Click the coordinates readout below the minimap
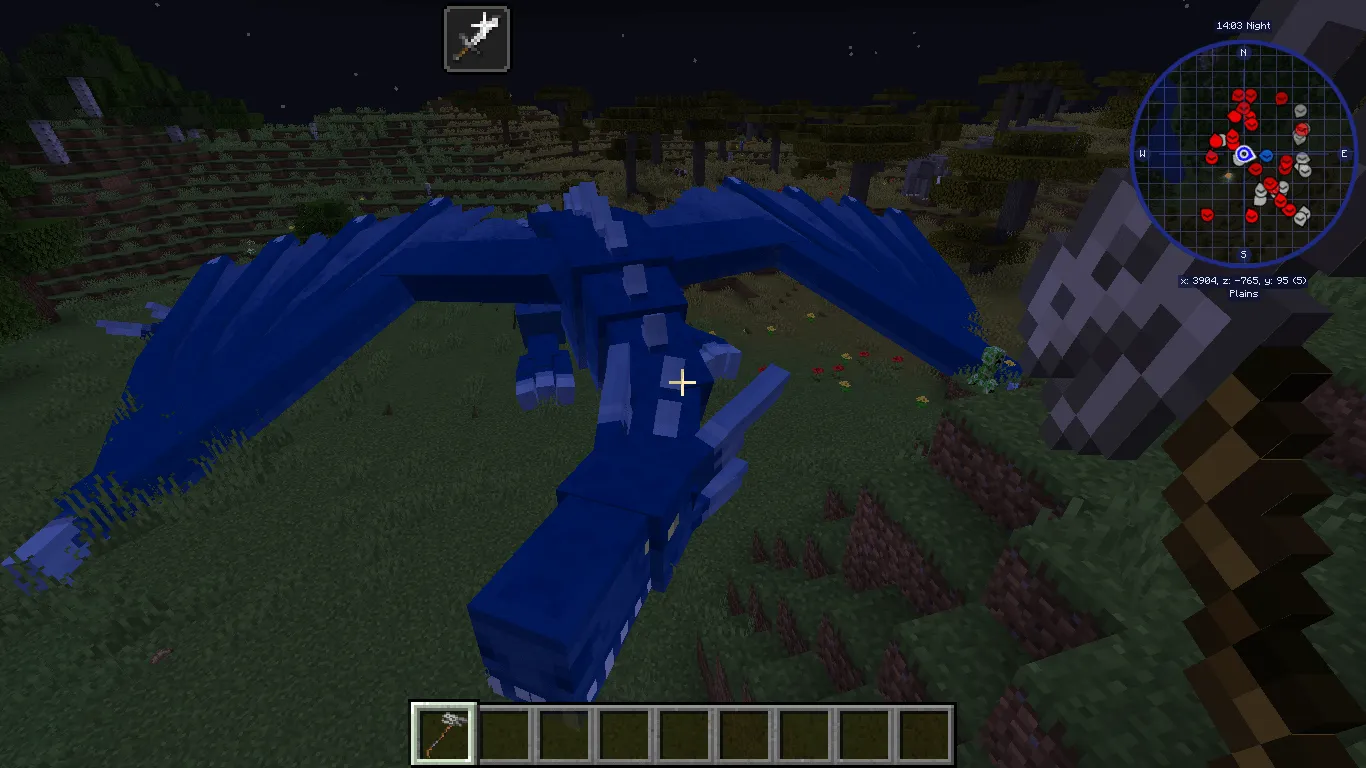 (x=1244, y=282)
